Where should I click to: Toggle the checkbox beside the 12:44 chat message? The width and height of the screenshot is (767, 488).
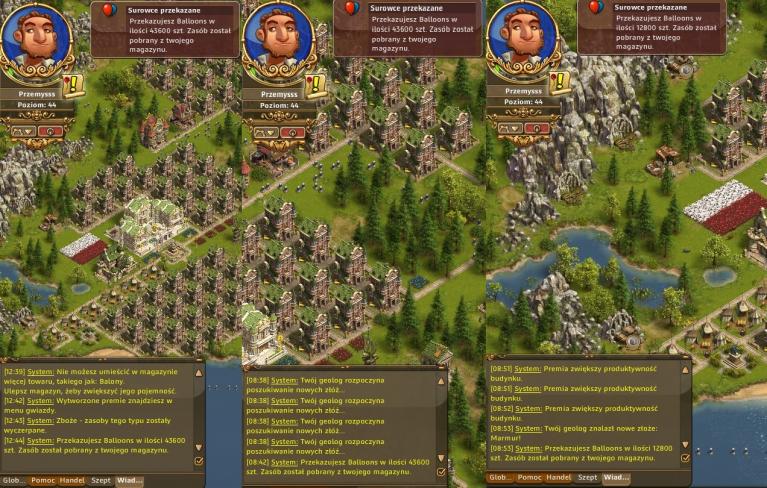[x=199, y=461]
